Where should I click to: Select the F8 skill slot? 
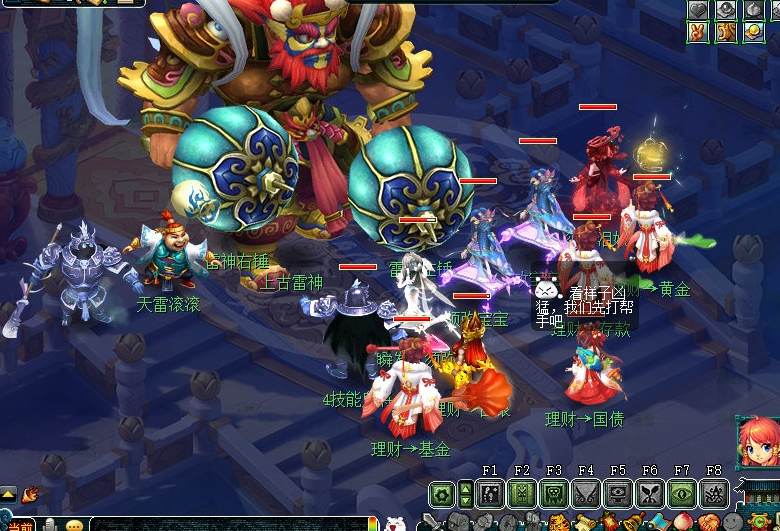tap(714, 494)
